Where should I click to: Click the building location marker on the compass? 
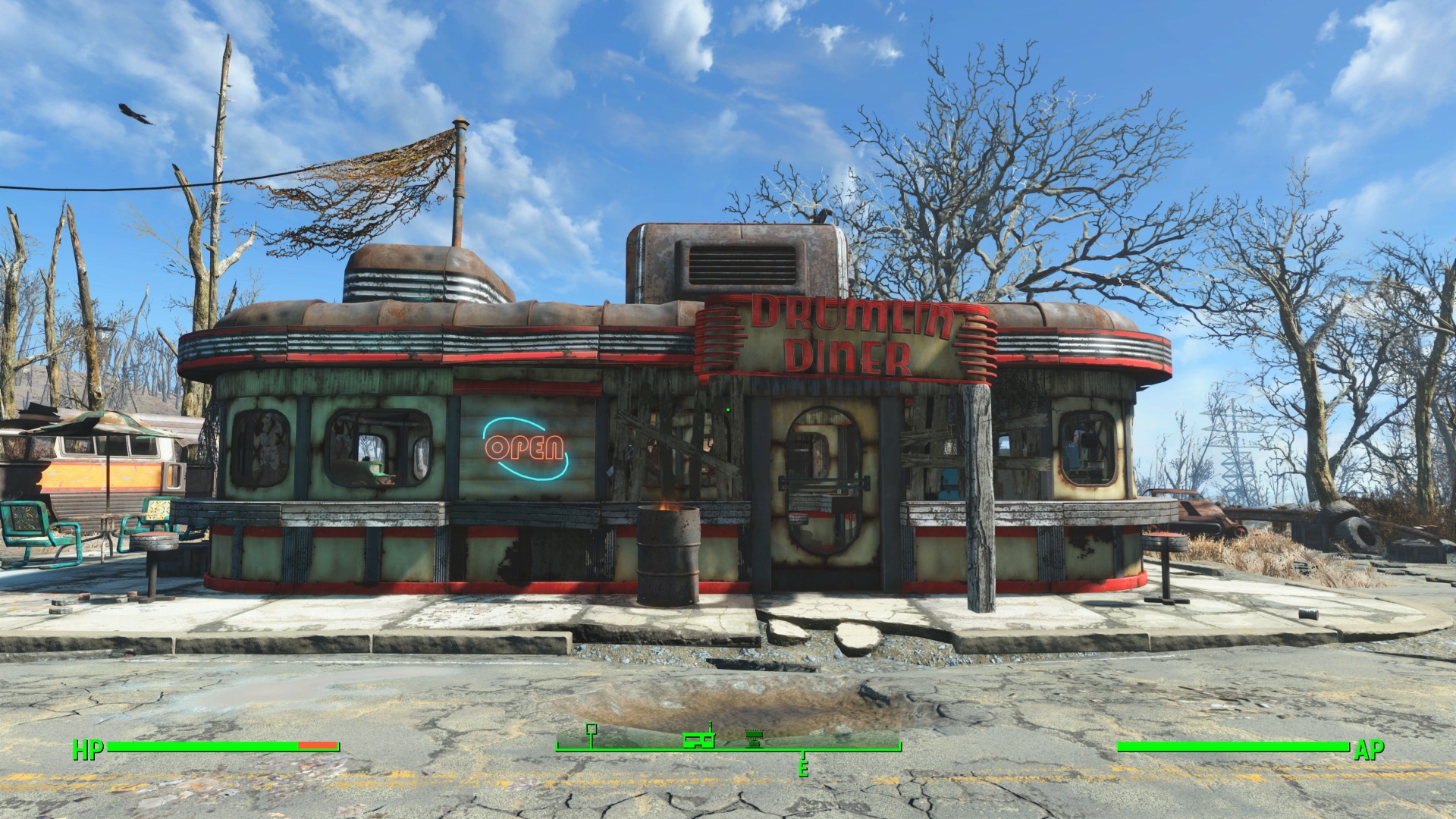698,739
